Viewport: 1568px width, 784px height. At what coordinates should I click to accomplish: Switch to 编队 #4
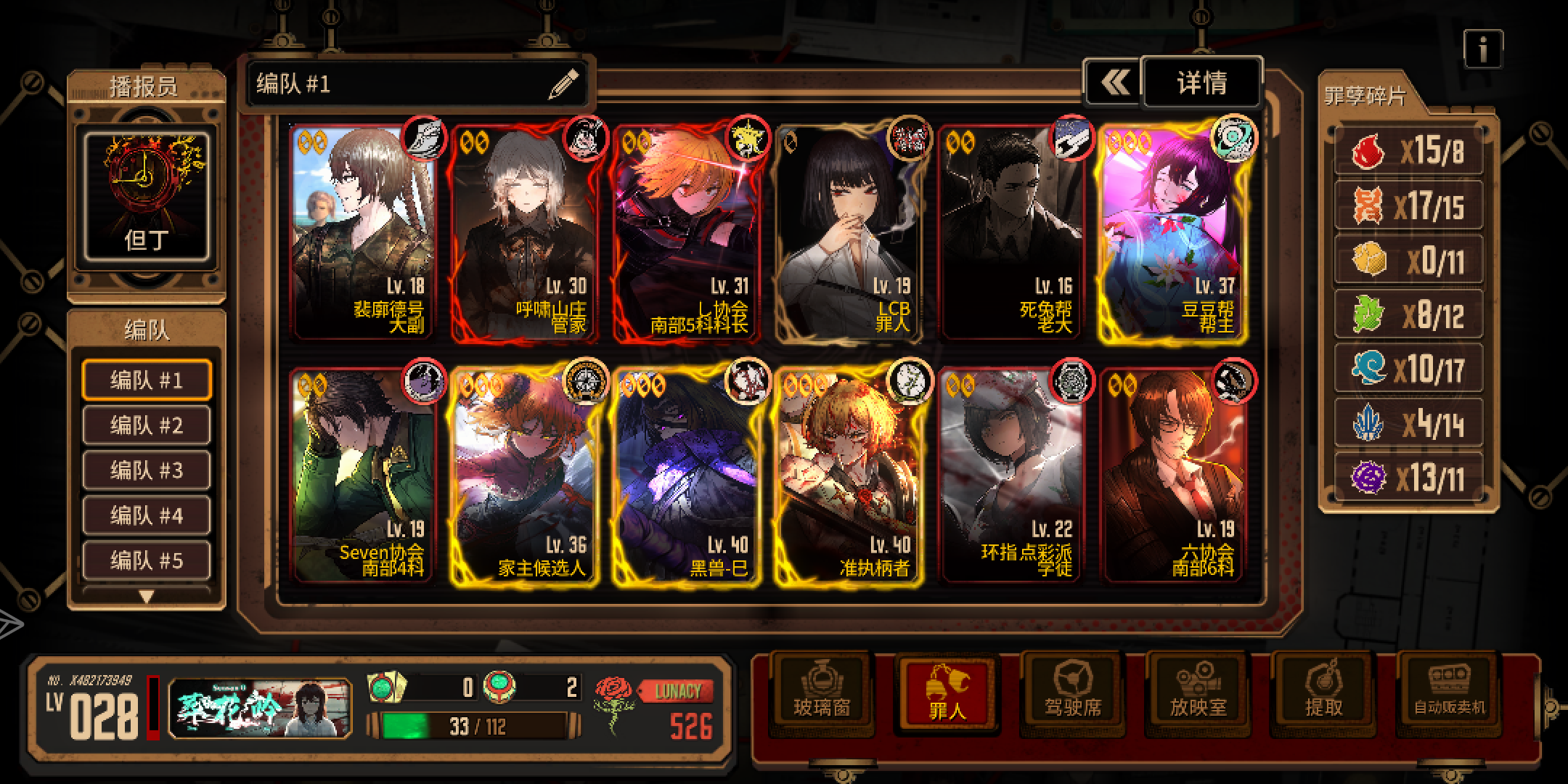(147, 515)
